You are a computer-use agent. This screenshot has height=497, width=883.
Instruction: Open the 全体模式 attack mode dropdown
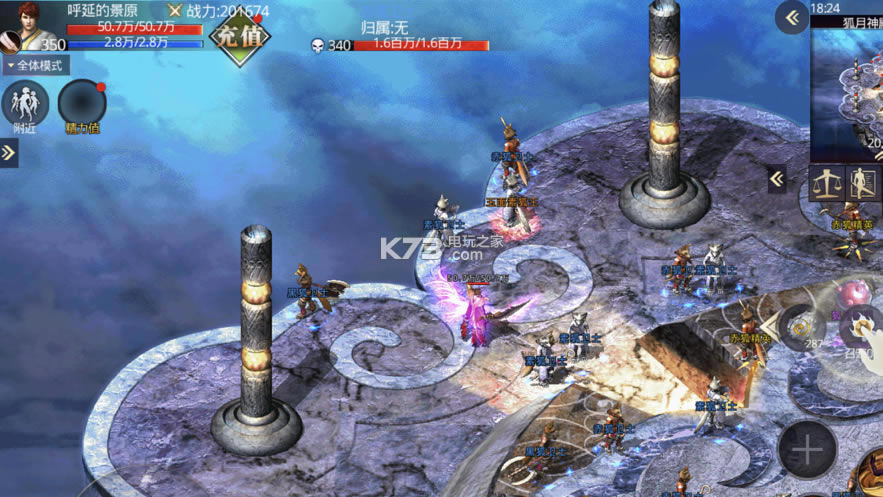(x=36, y=66)
